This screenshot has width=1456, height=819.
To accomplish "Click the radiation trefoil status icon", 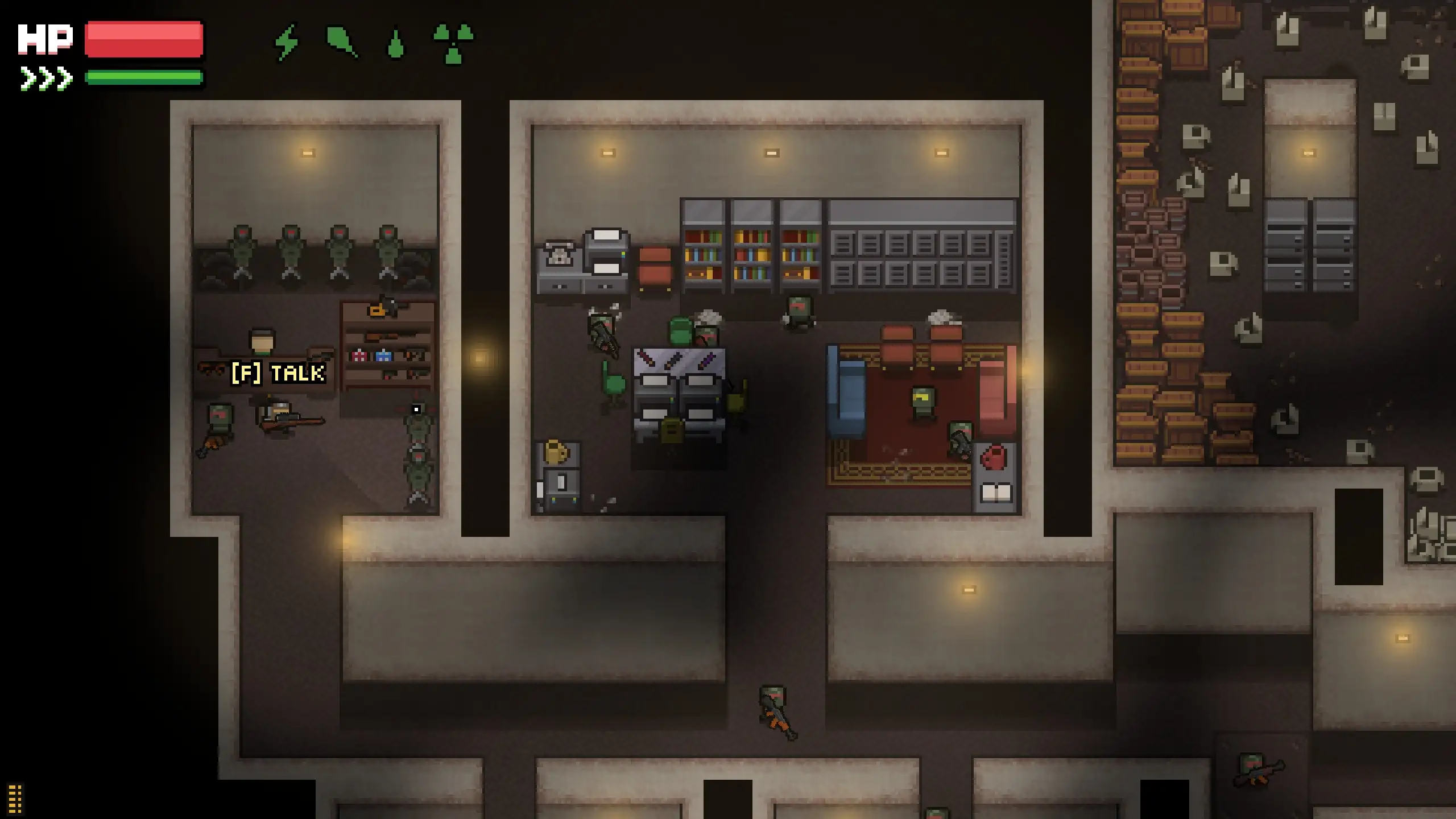I will click(x=453, y=43).
